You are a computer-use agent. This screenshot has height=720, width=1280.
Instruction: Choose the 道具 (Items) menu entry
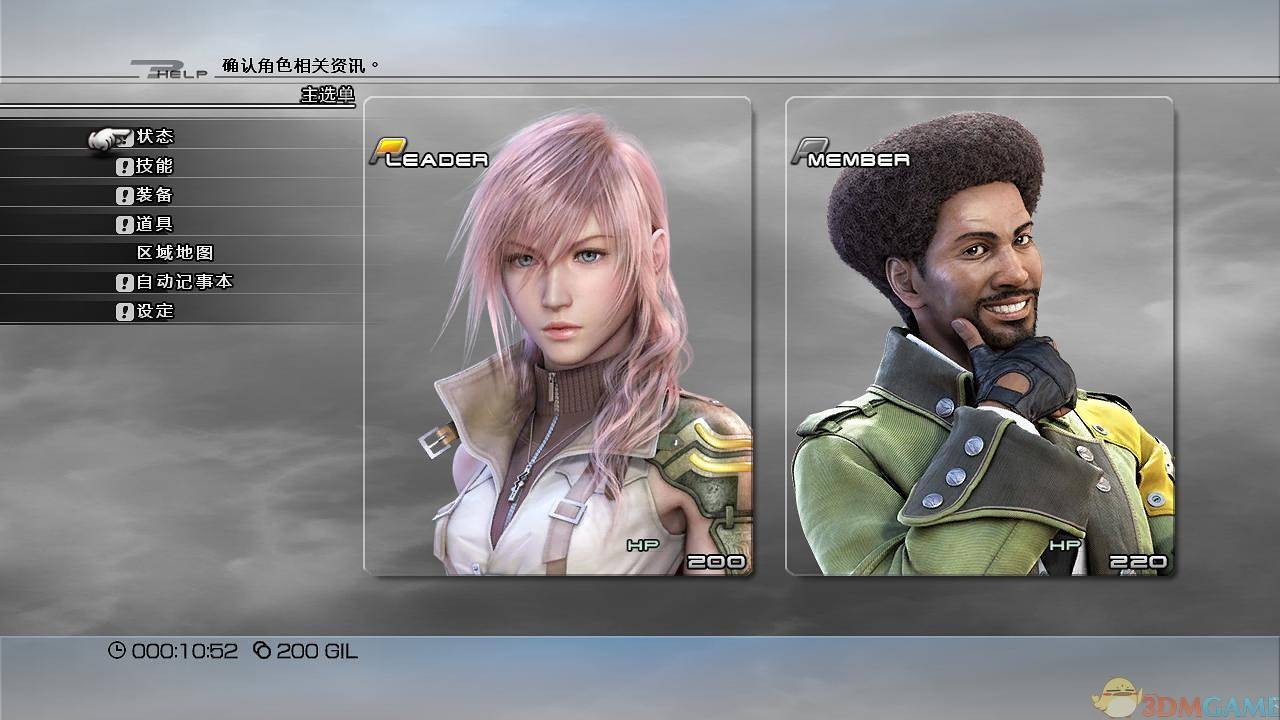[x=155, y=224]
